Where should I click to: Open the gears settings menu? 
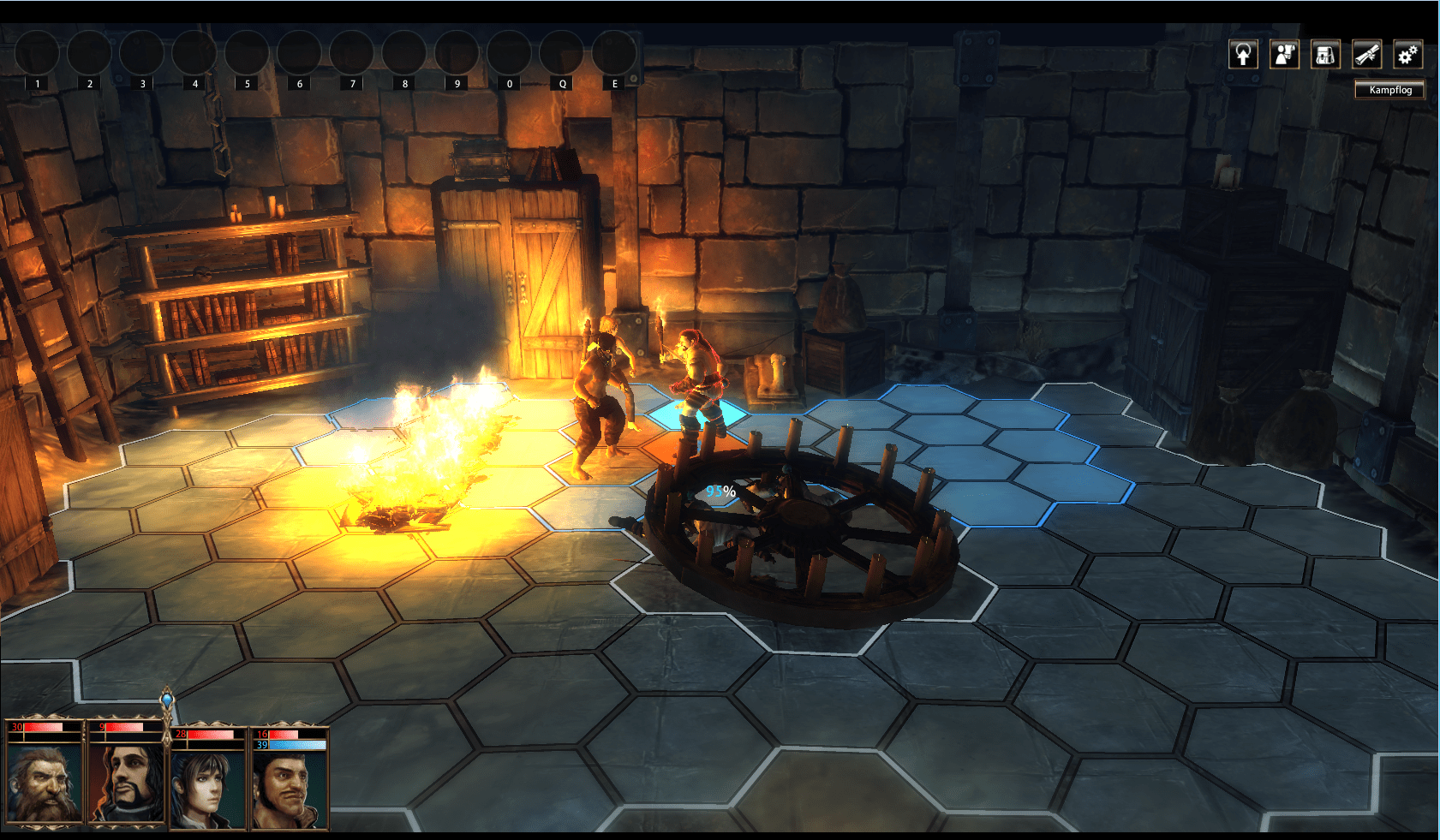click(x=1407, y=55)
